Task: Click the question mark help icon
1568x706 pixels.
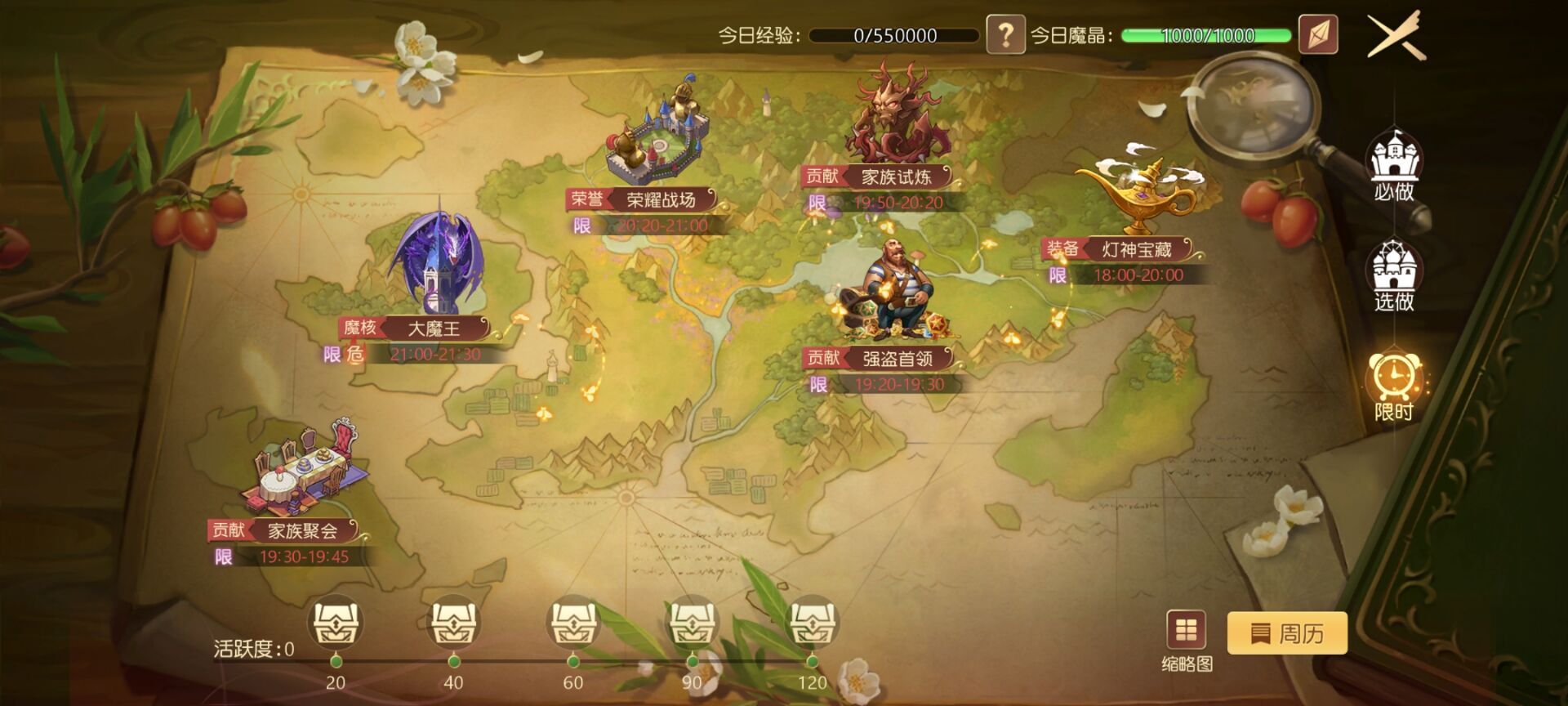Action: [1007, 34]
